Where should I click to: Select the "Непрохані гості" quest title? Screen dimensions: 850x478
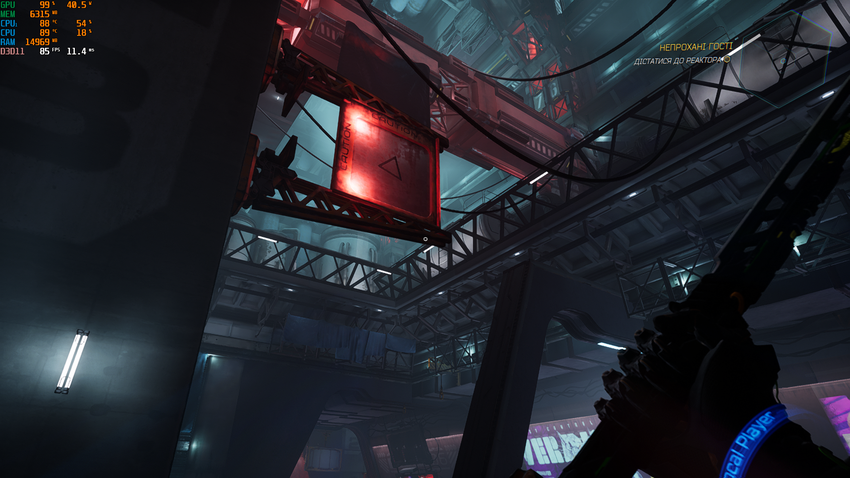(692, 47)
